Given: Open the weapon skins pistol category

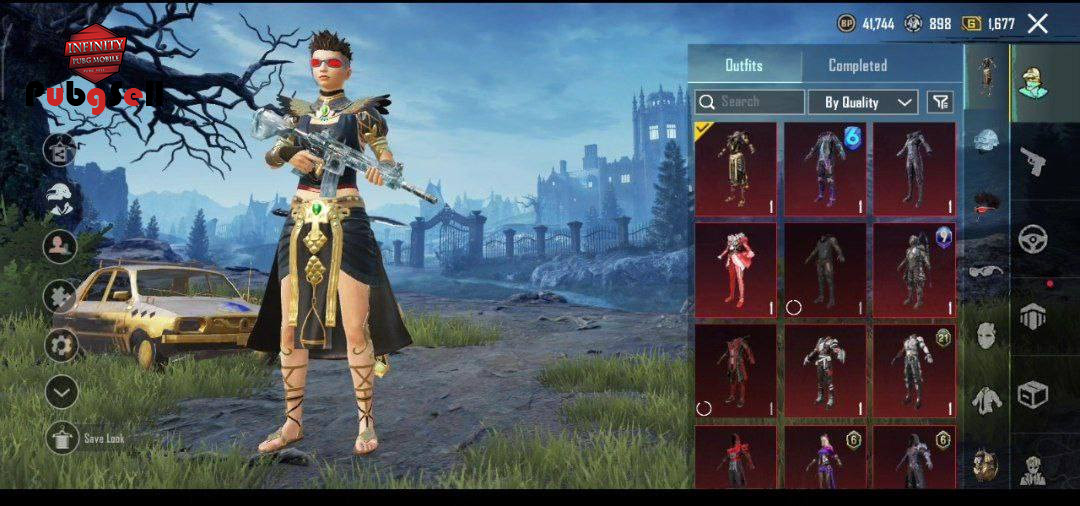Looking at the screenshot, I should click(x=1033, y=160).
